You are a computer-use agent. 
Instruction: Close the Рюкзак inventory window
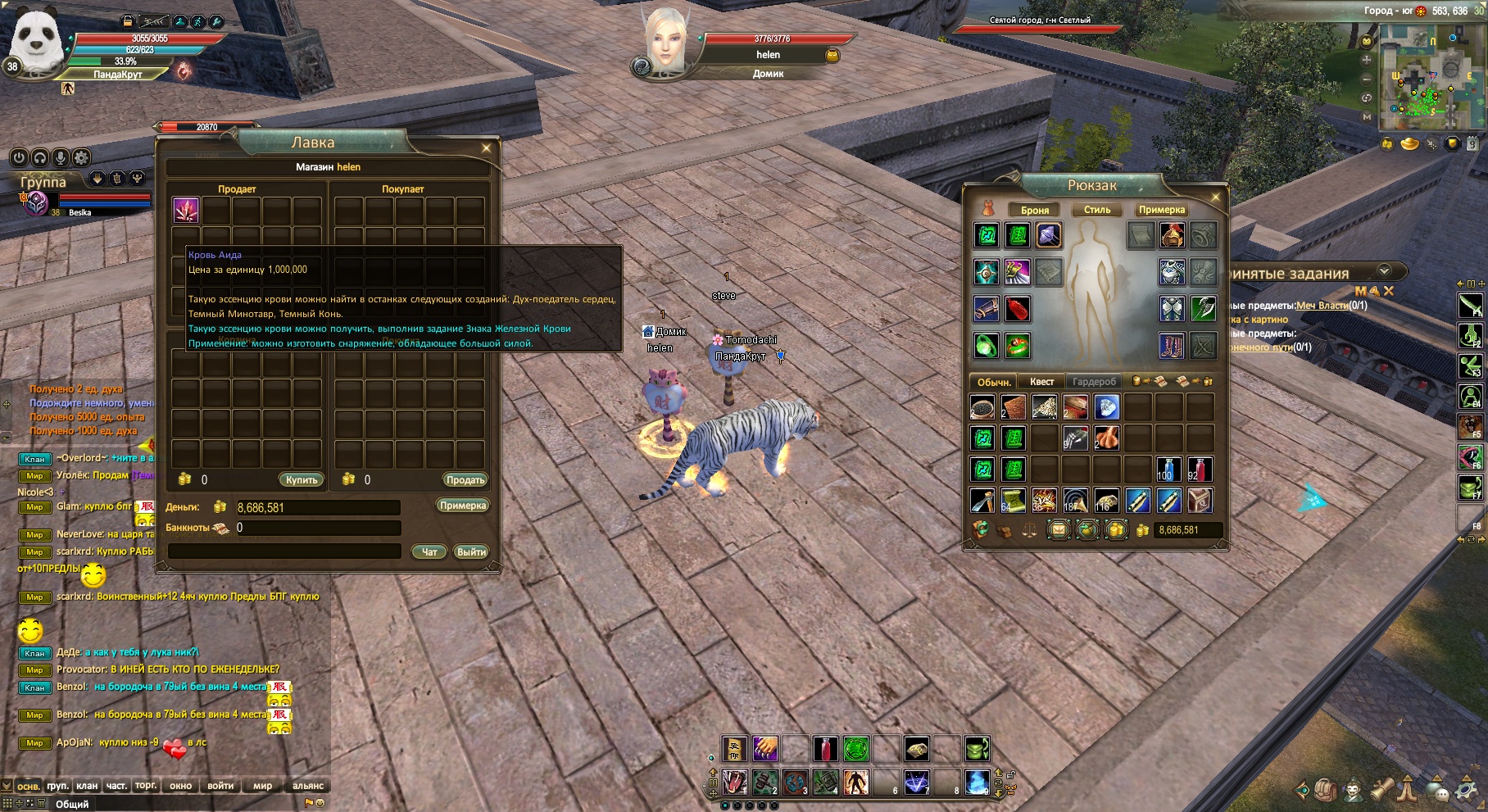coord(1215,197)
